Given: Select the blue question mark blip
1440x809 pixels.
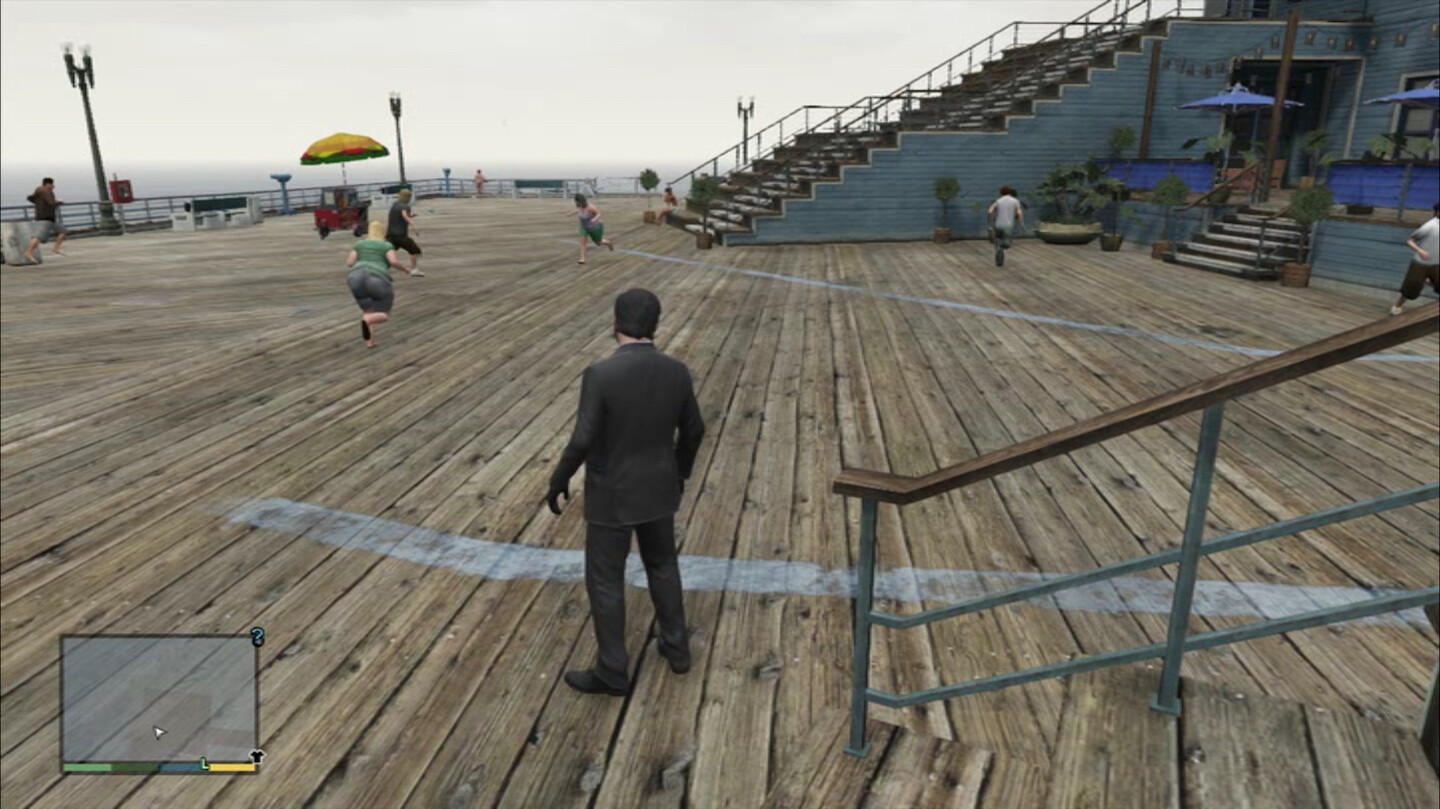Looking at the screenshot, I should coord(257,636).
